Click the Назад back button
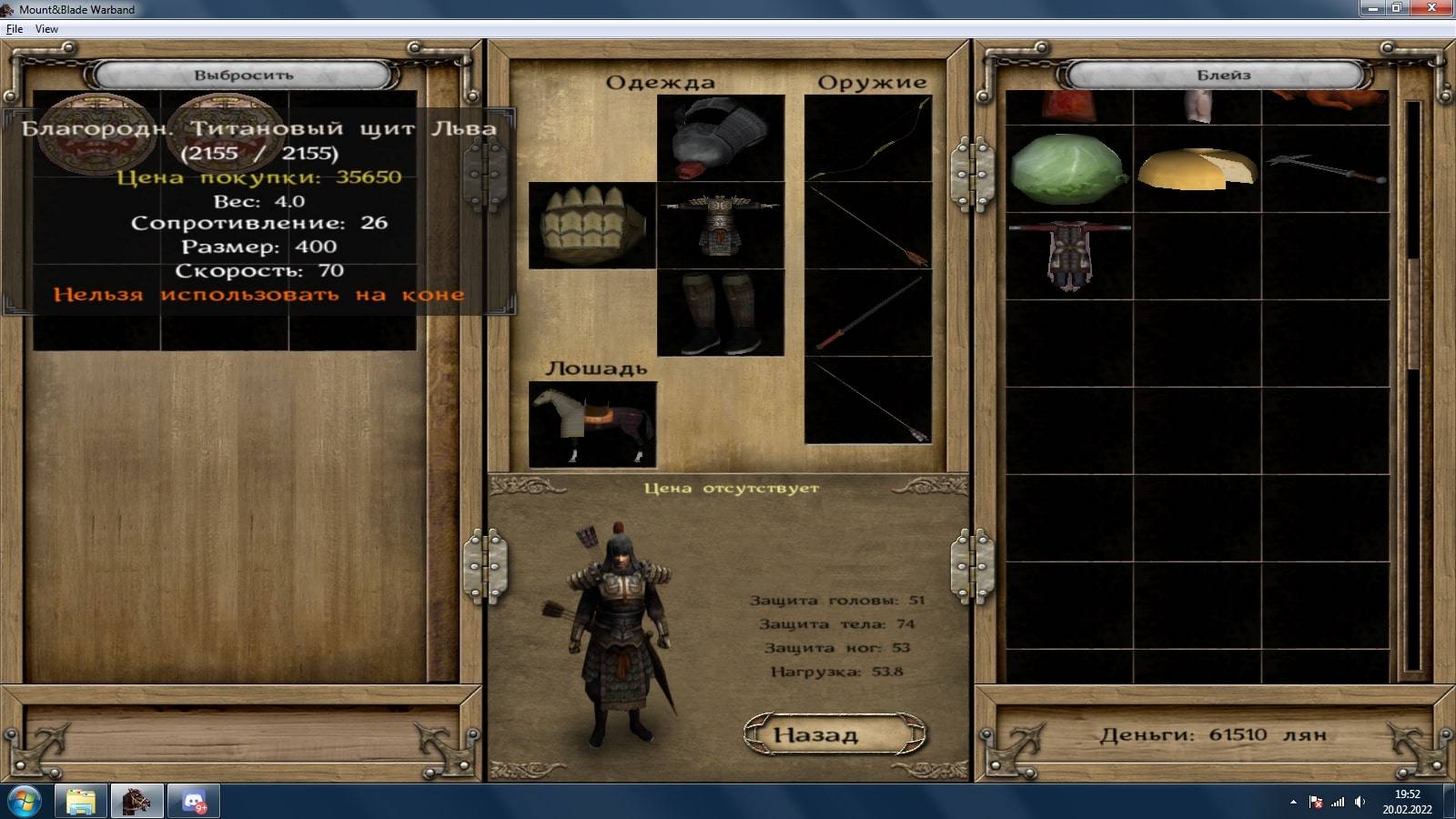This screenshot has width=1456, height=819. click(834, 734)
